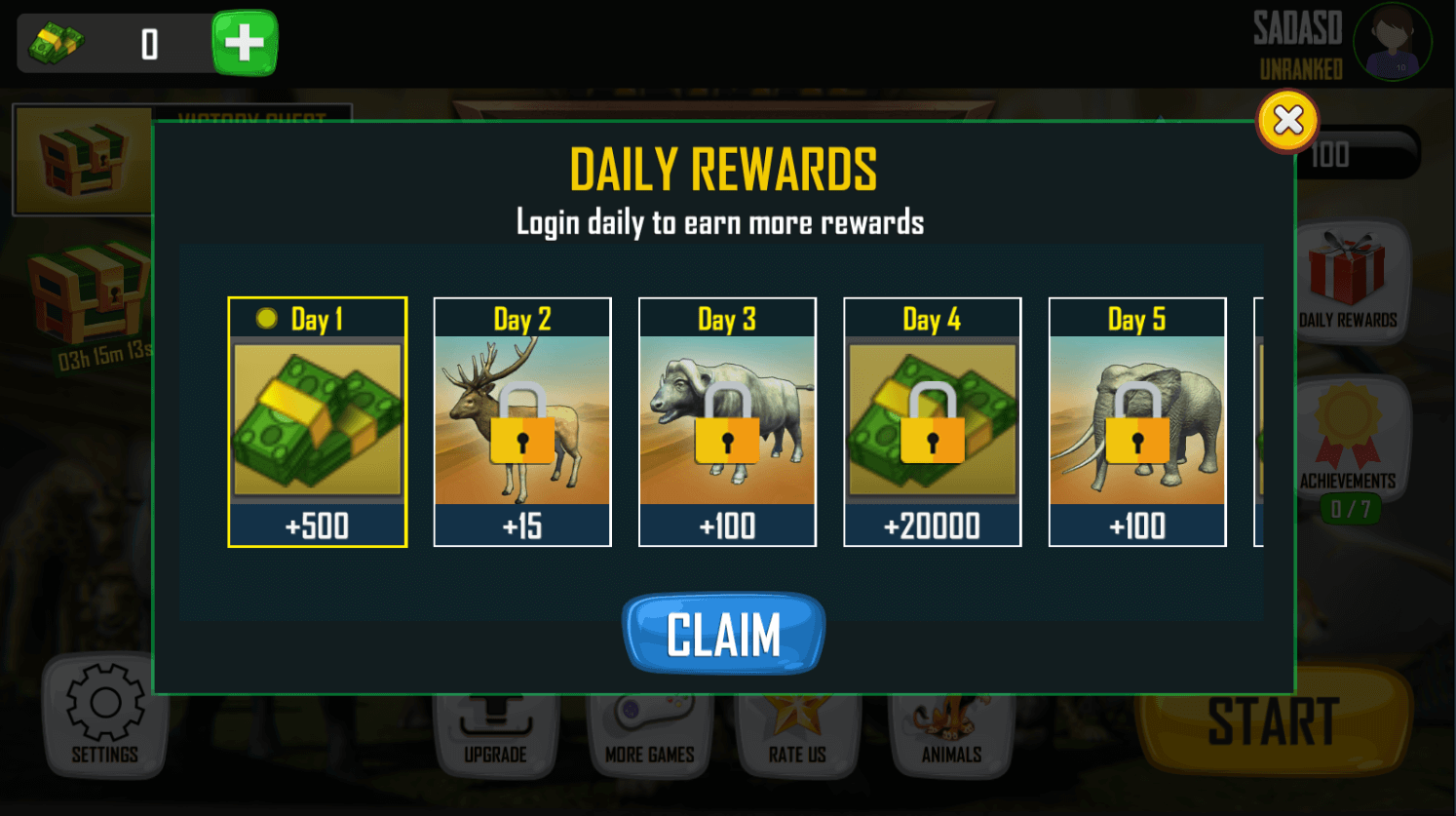The width and height of the screenshot is (1456, 816).
Task: Start the hunt with the START button
Action: 1273,726
